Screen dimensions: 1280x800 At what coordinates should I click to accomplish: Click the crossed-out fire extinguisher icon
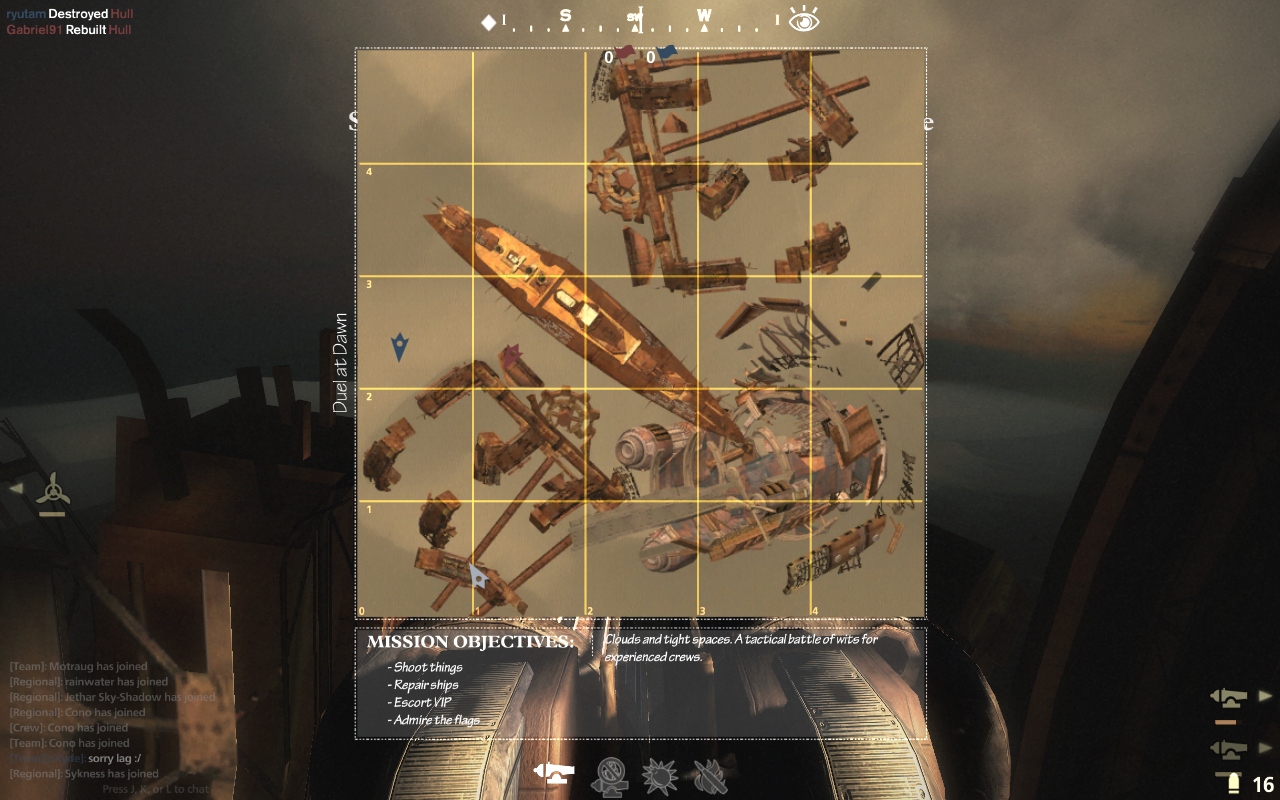710,776
